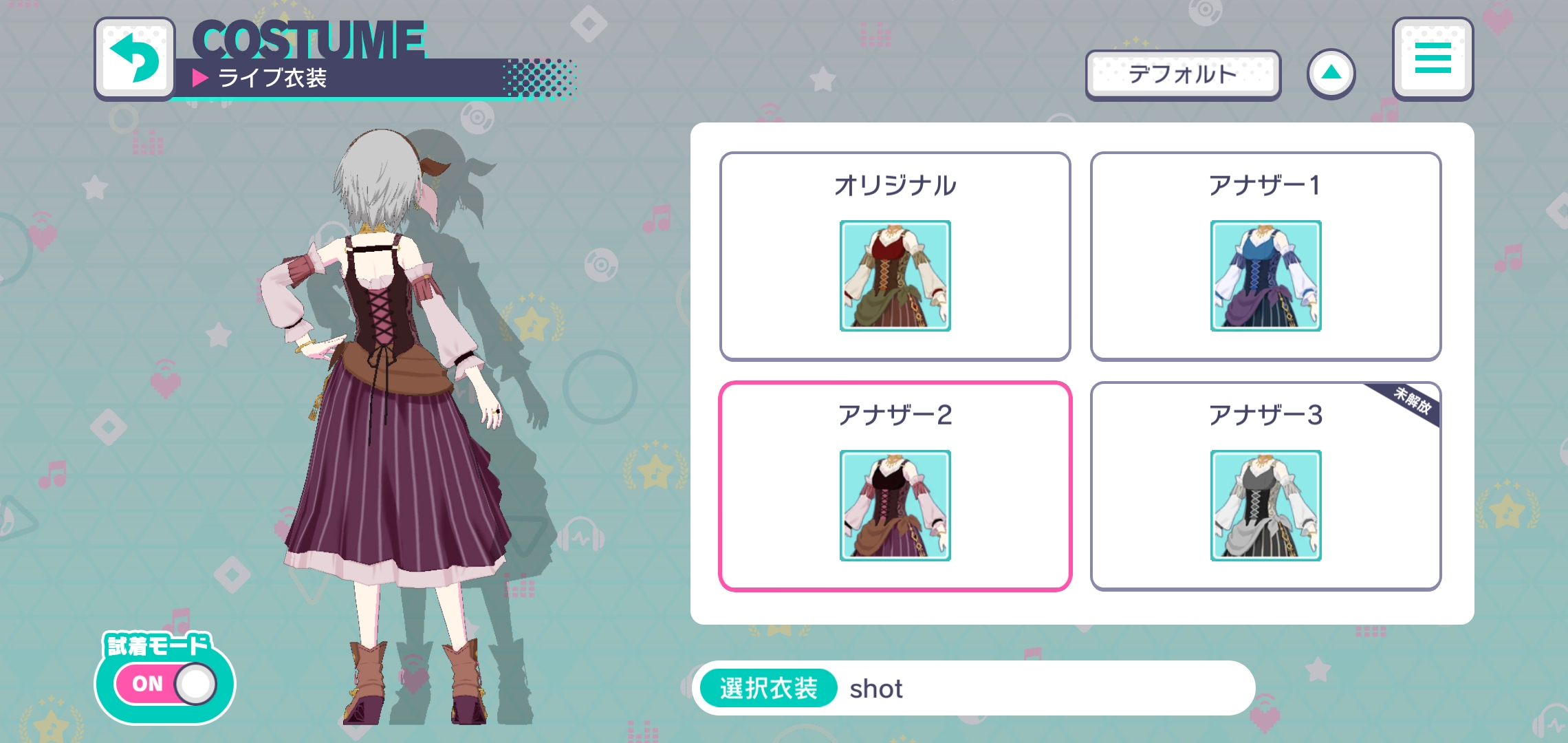Click the character model preview
The width and height of the screenshot is (1568, 743).
pyautogui.click(x=385, y=413)
